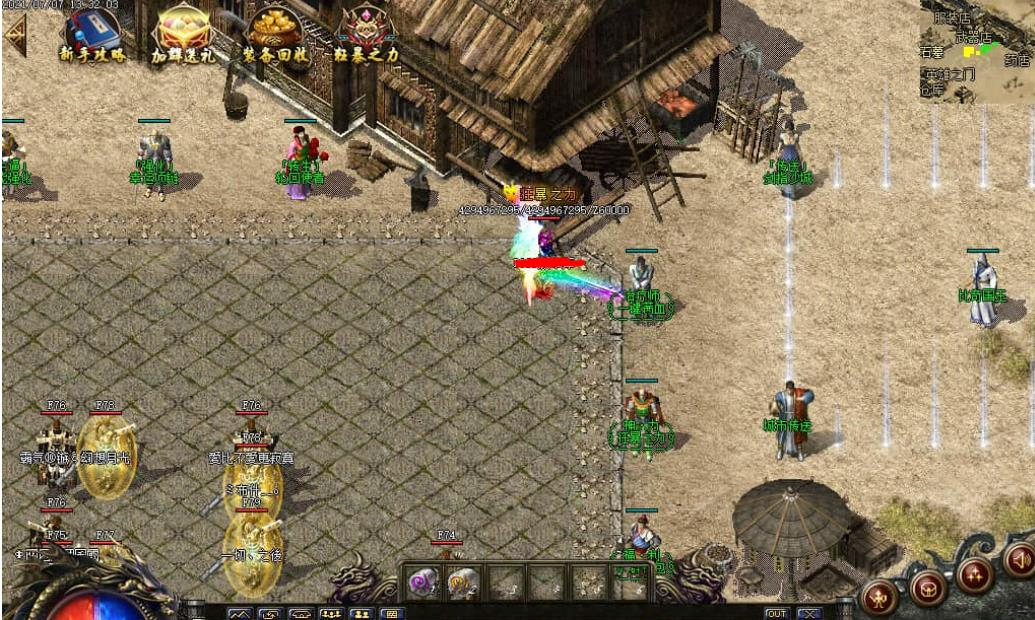The image size is (1035, 620).
Task: Click the OUT logout button
Action: 777,613
